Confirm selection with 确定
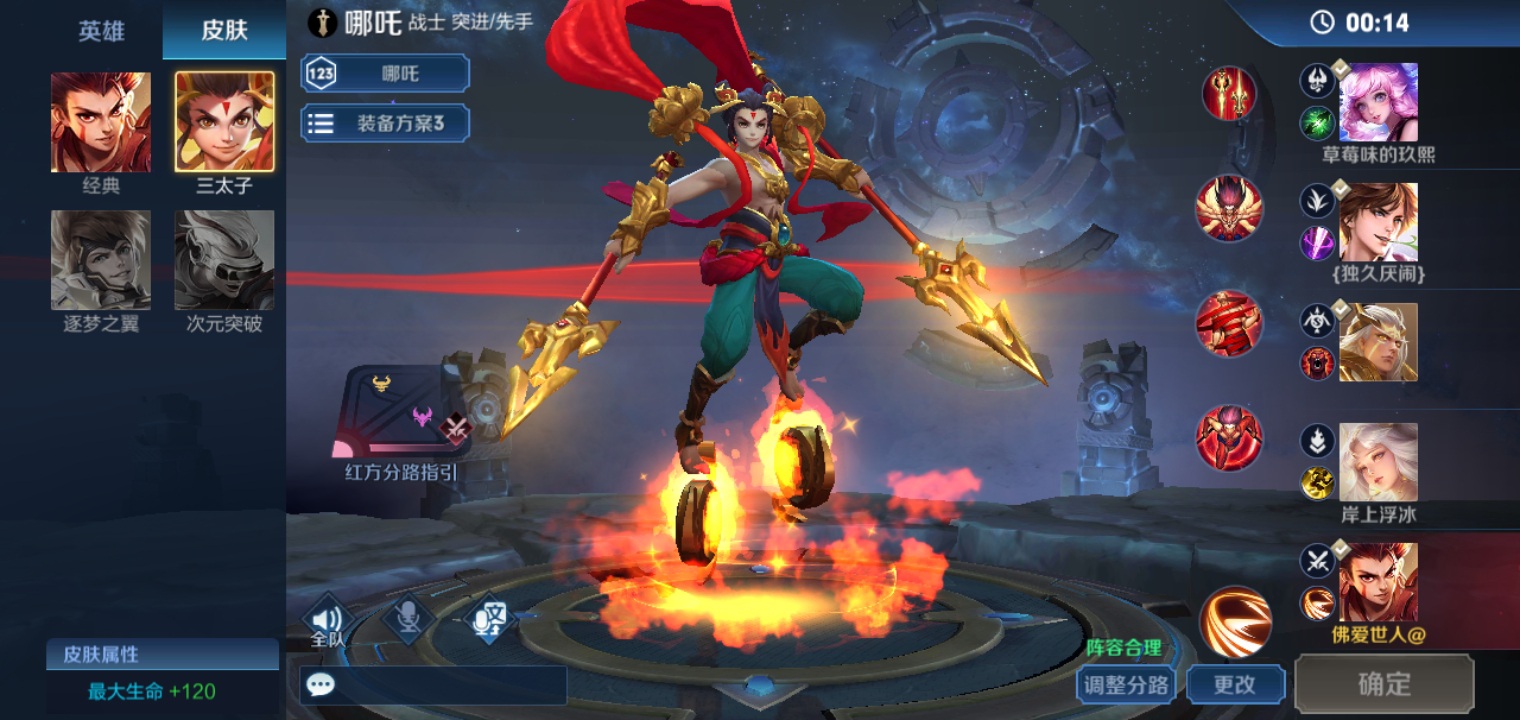 pyautogui.click(x=1384, y=684)
